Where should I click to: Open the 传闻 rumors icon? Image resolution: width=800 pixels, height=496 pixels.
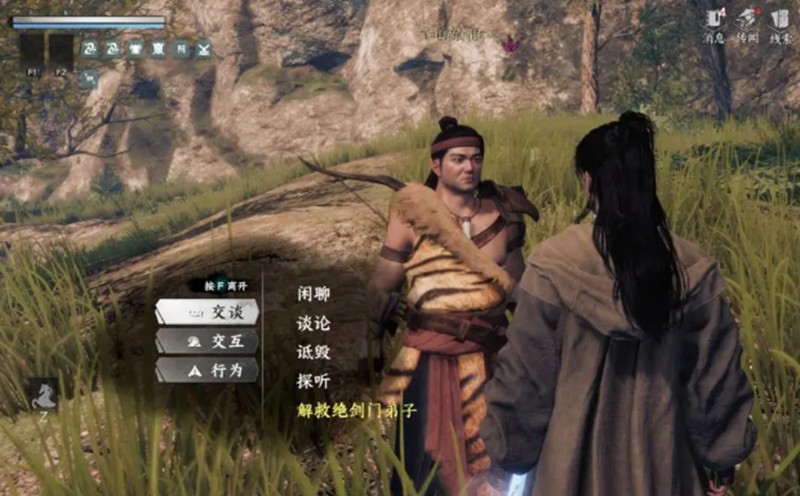[x=747, y=20]
